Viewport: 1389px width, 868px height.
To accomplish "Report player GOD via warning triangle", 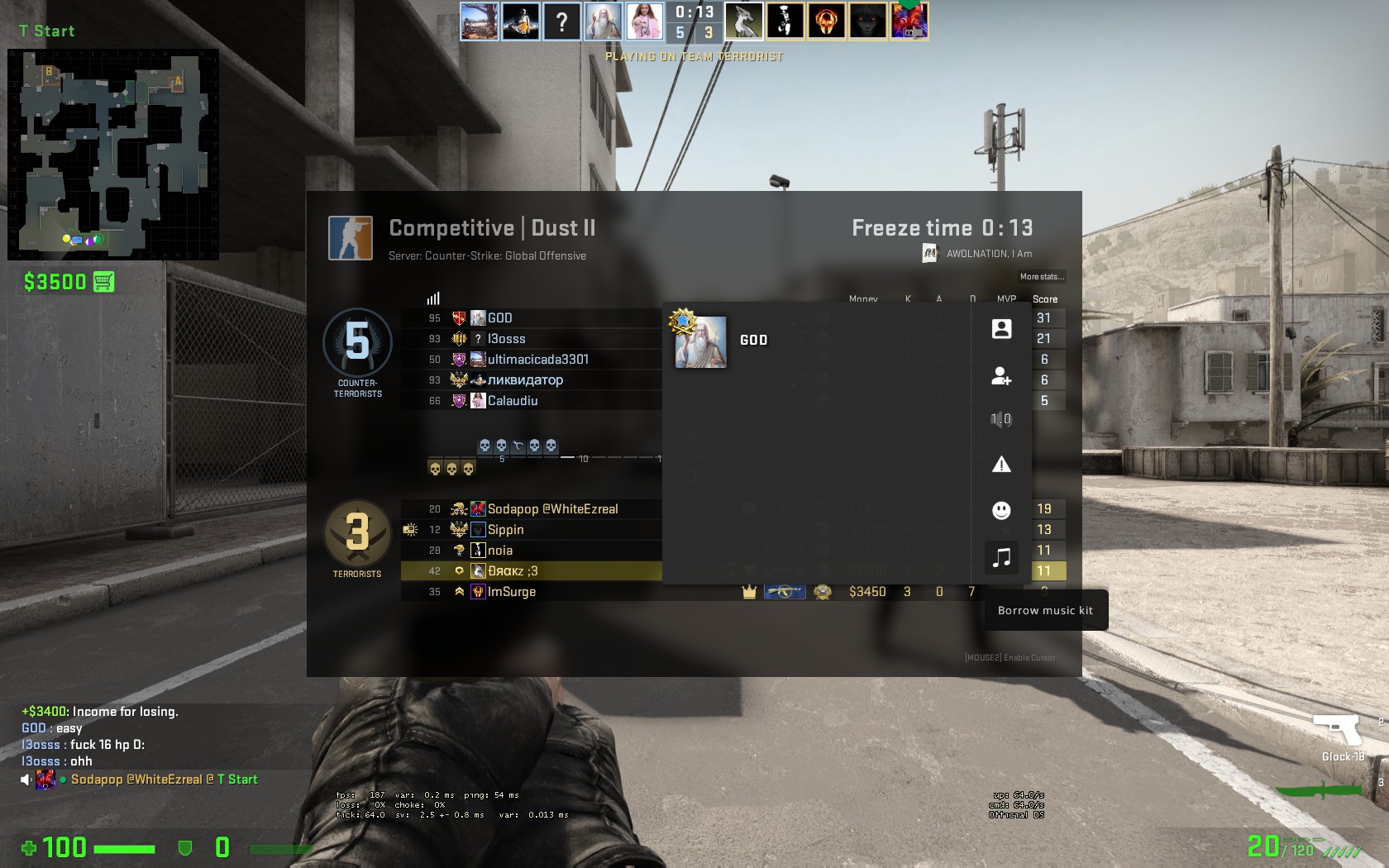I will (x=1002, y=465).
